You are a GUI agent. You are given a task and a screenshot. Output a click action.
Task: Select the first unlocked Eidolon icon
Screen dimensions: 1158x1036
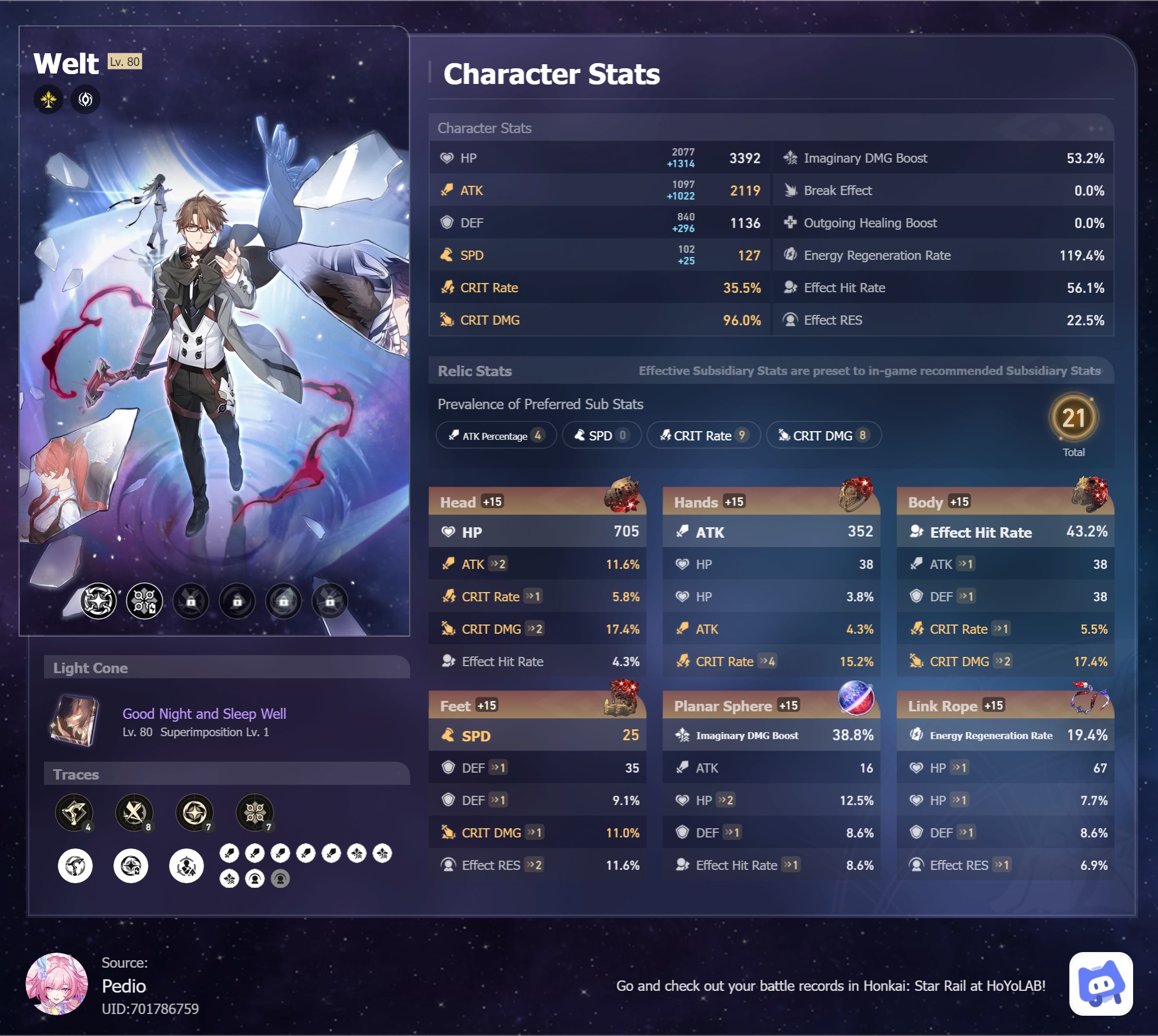point(98,601)
